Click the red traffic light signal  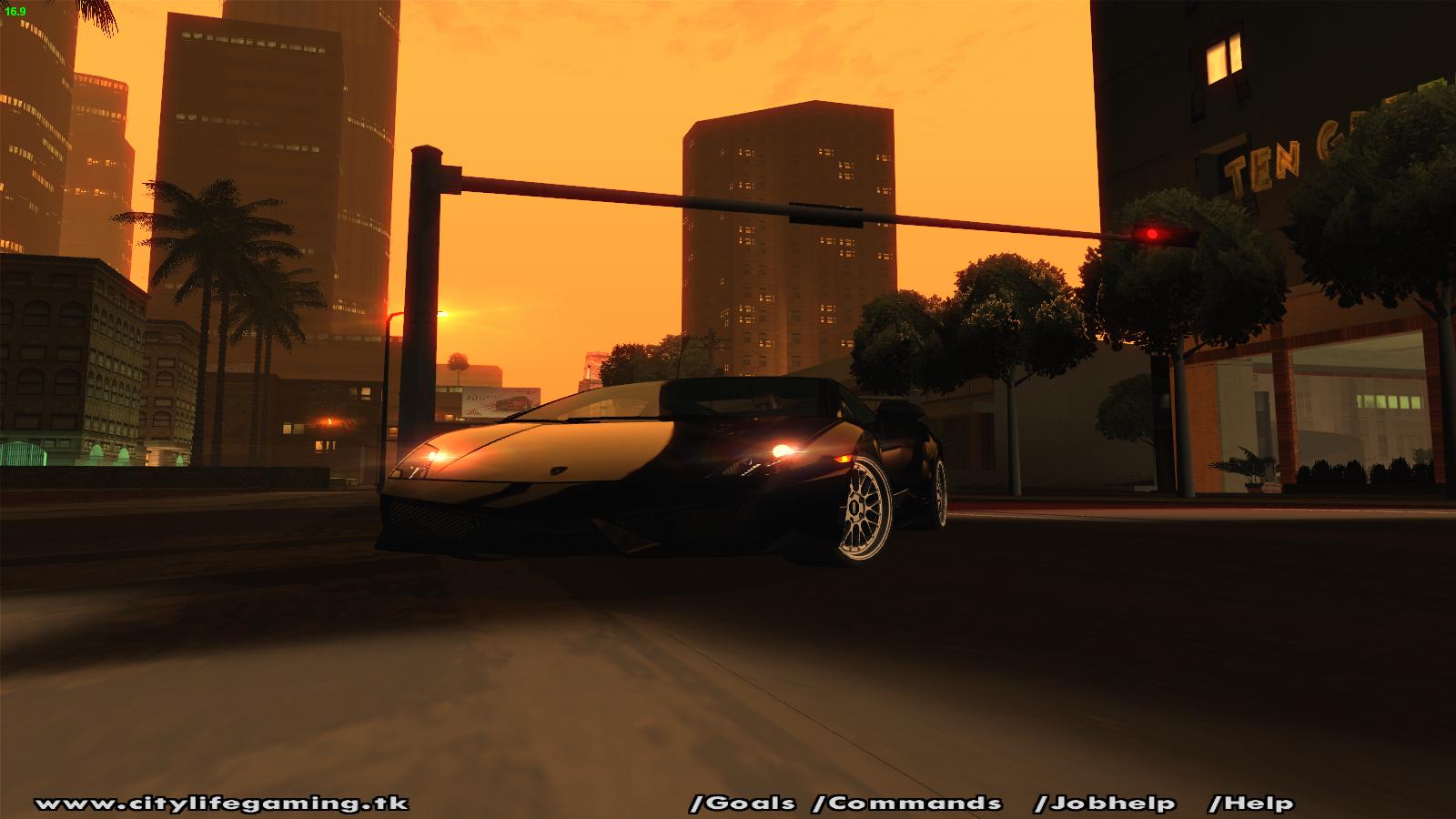point(1152,232)
